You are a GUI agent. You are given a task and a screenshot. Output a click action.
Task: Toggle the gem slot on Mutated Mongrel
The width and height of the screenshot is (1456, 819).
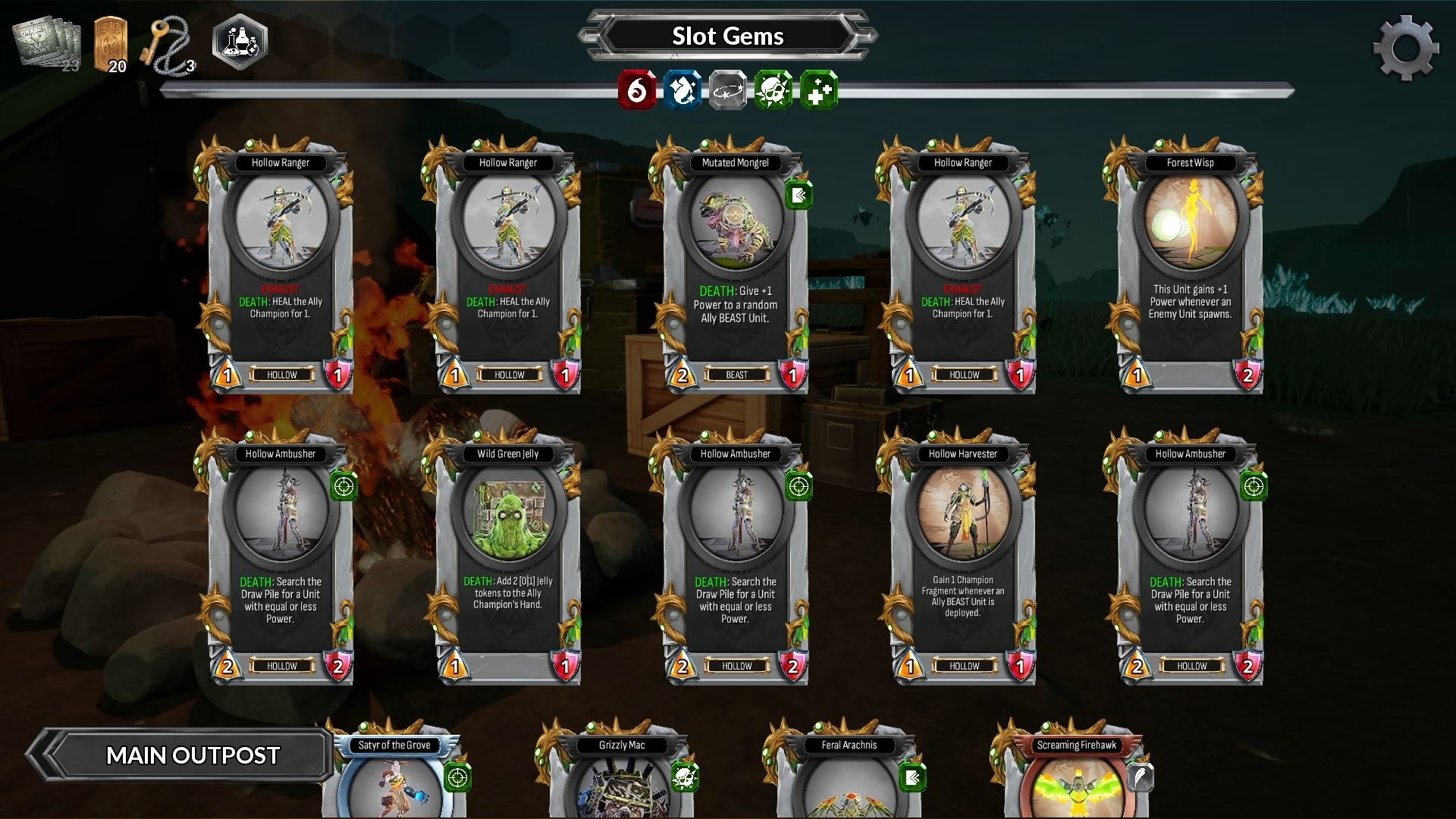799,194
